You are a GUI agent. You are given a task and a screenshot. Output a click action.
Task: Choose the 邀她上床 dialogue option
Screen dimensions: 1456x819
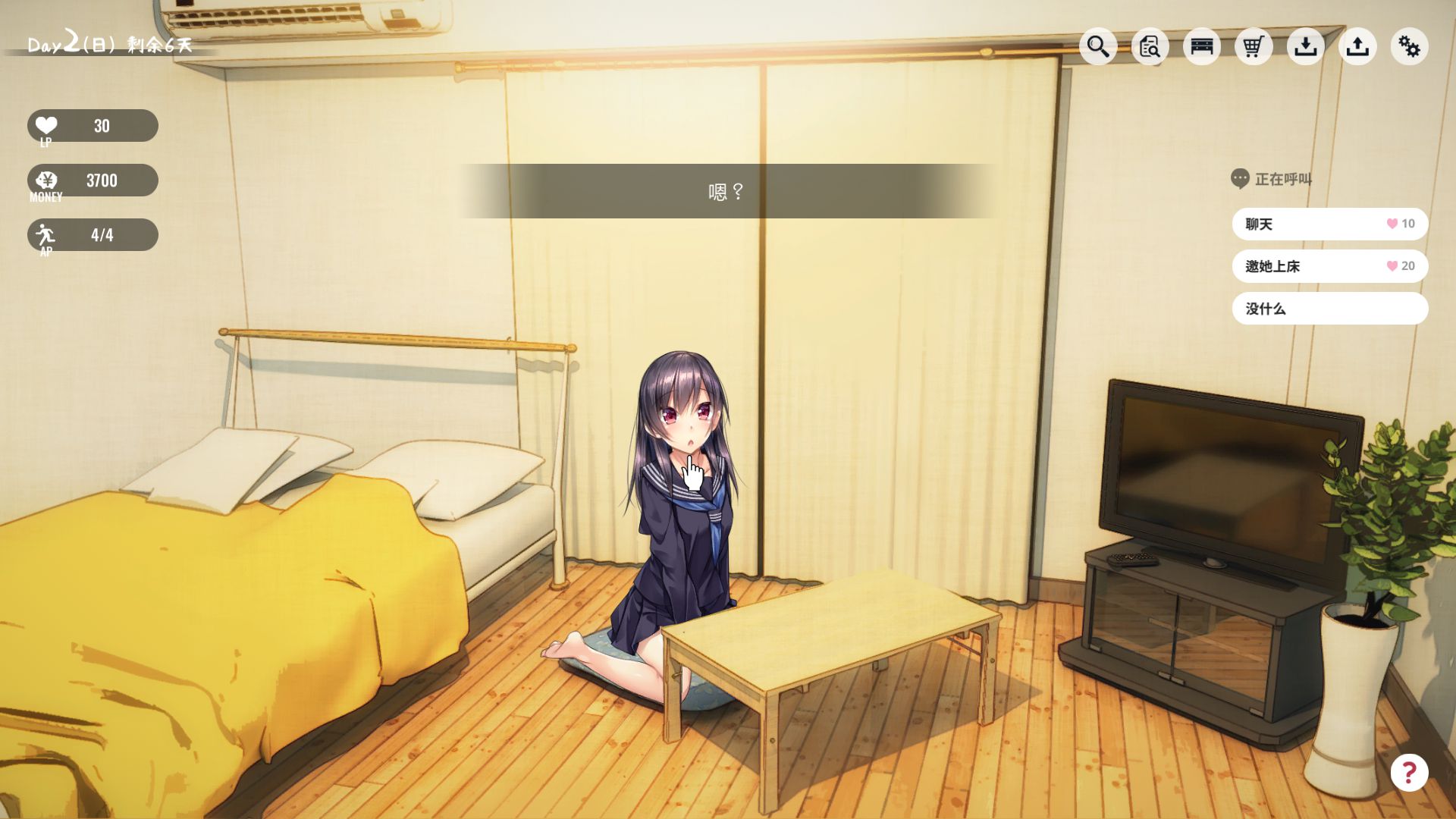[1329, 266]
